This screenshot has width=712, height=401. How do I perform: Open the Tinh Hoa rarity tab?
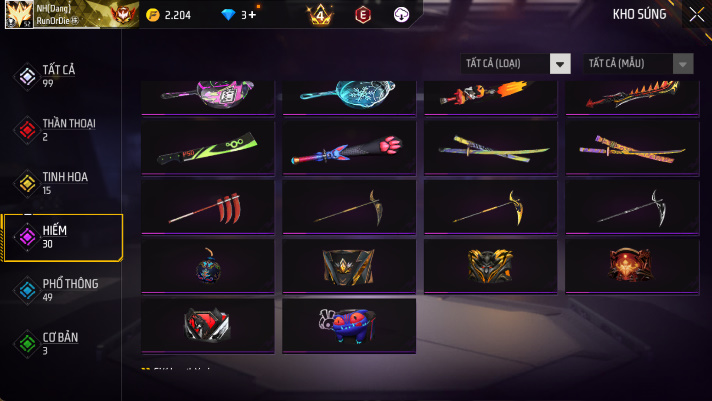tap(62, 183)
